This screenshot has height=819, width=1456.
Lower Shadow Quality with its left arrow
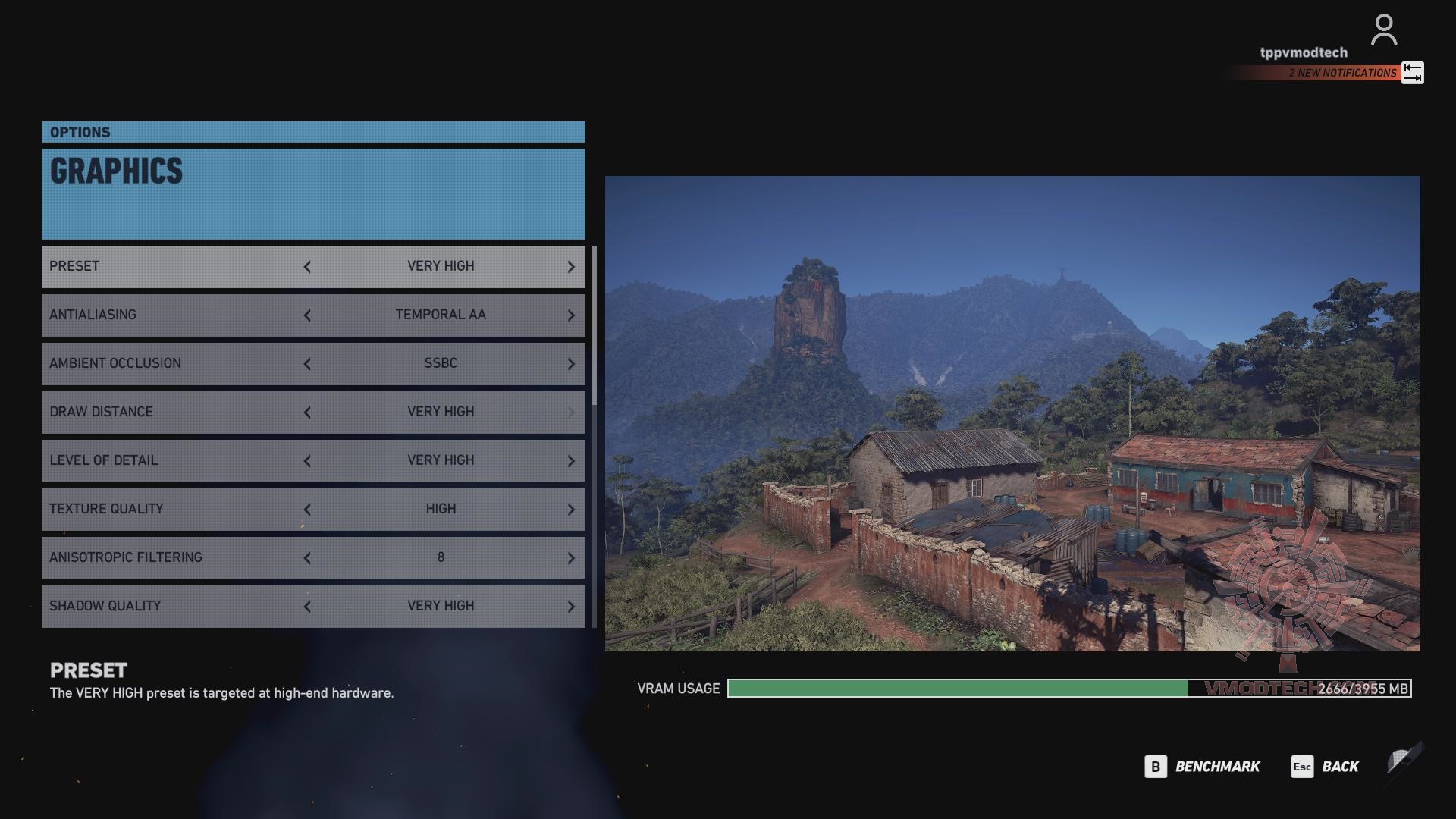coord(307,607)
